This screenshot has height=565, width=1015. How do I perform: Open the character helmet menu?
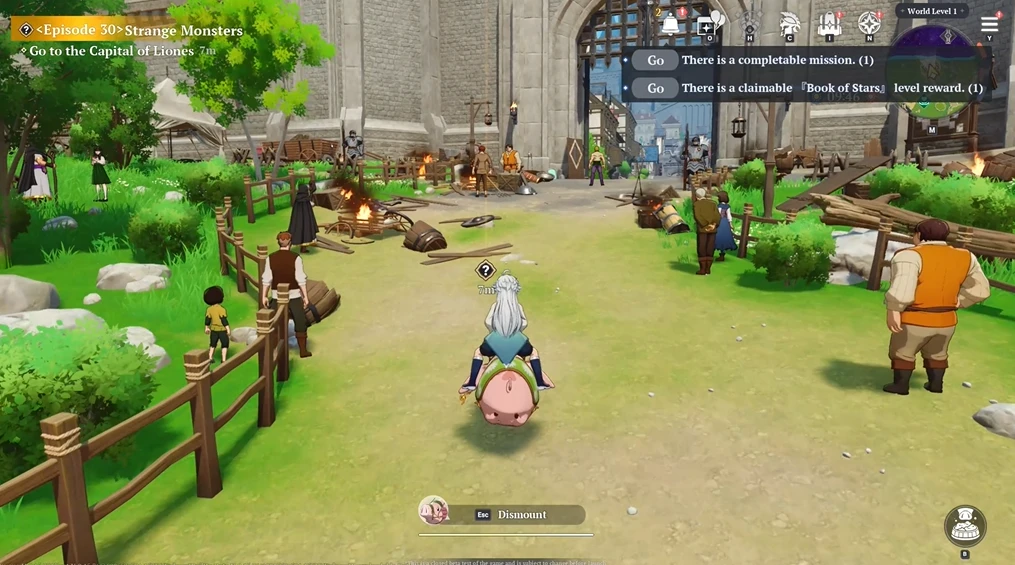[789, 24]
